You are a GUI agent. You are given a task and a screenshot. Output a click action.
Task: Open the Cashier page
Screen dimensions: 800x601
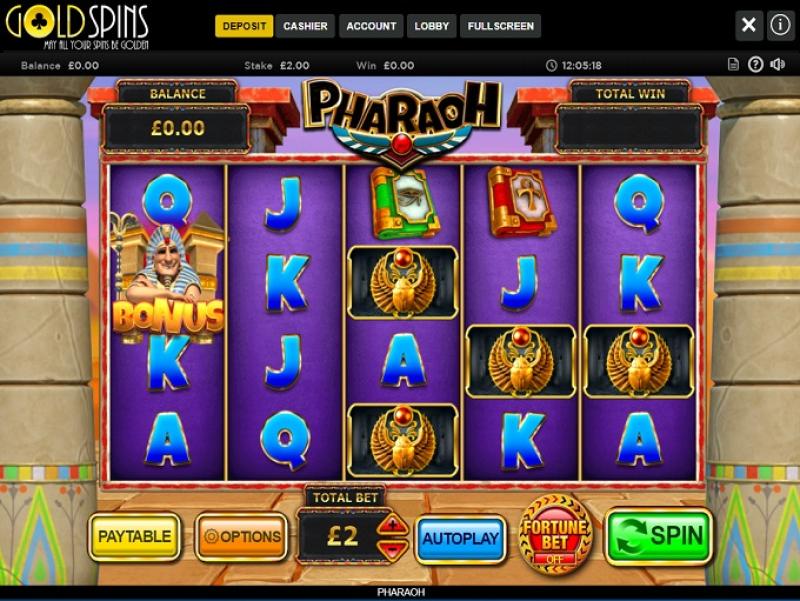click(x=305, y=26)
